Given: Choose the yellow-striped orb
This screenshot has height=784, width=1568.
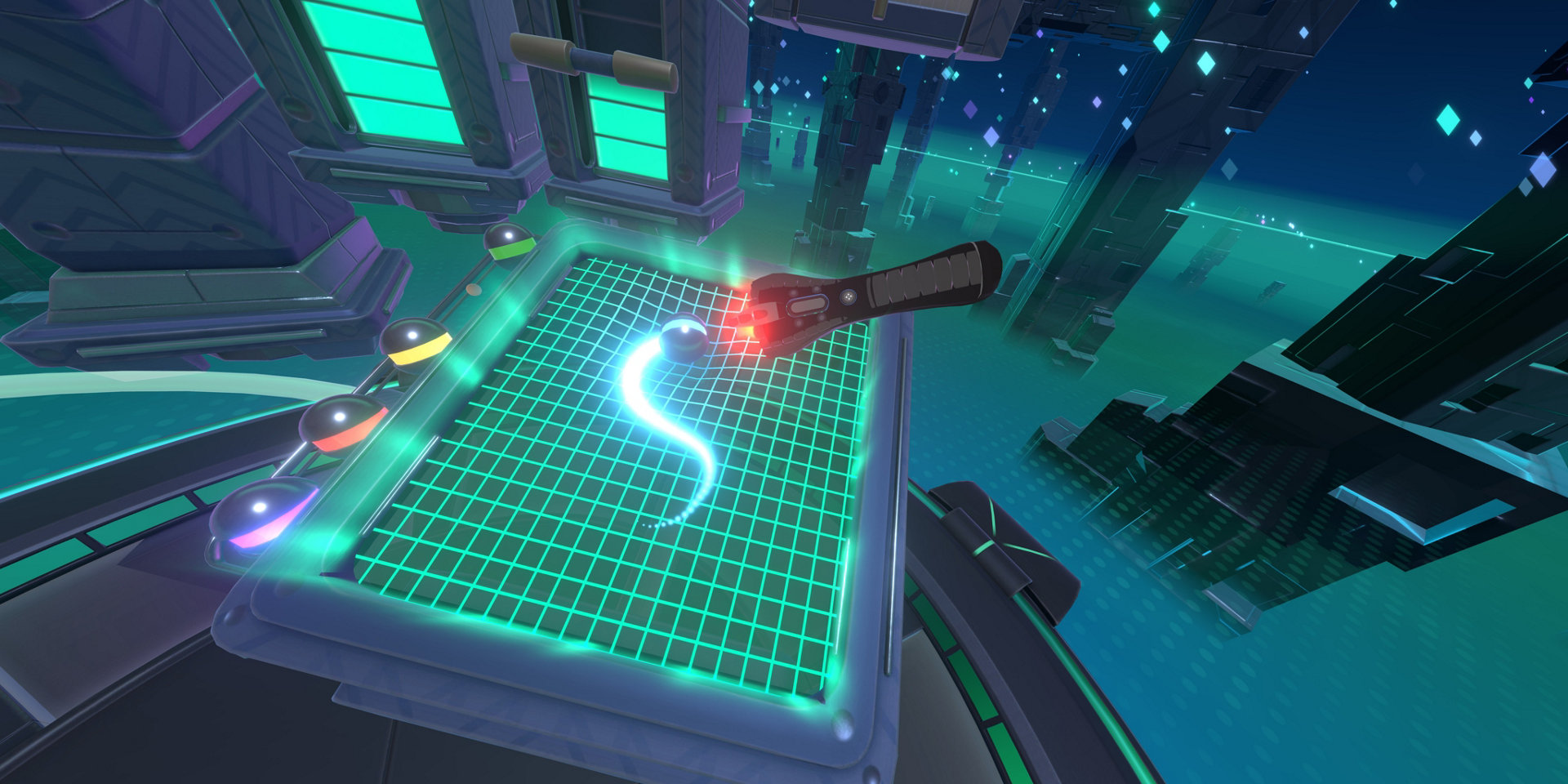Looking at the screenshot, I should coord(416,341).
